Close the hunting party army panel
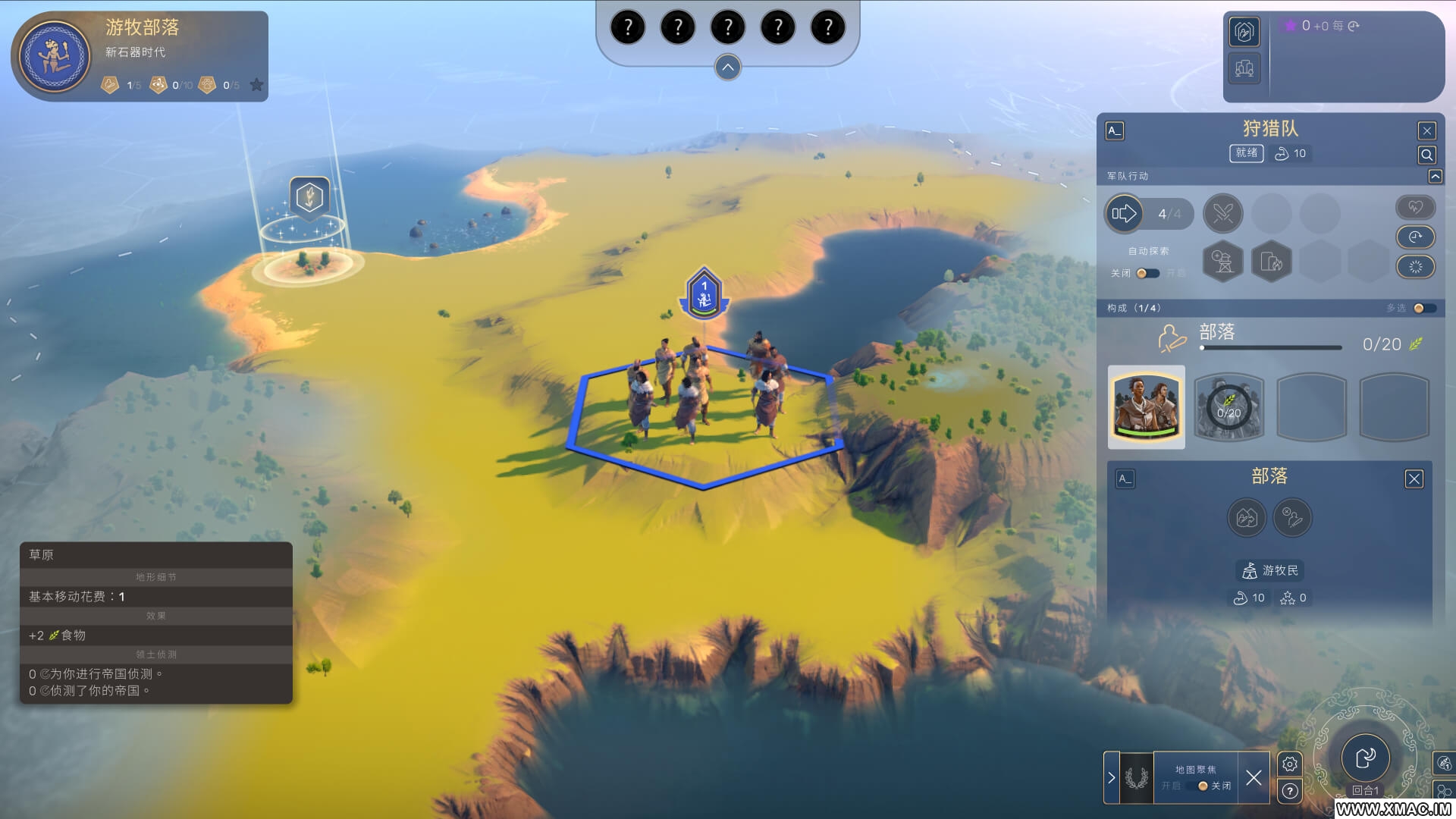 [1426, 130]
